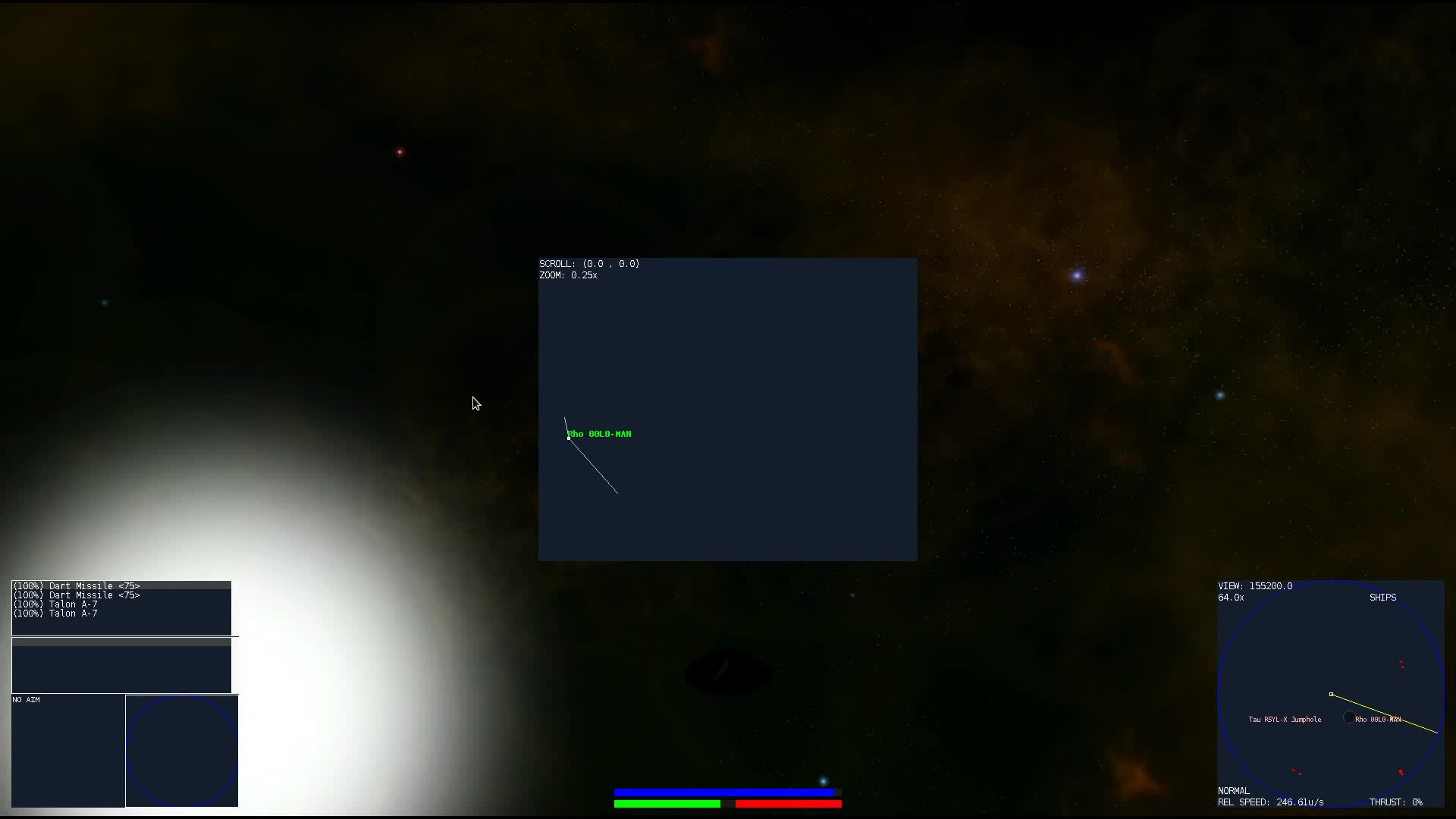The image size is (1456, 819).
Task: Toggle the NO AIM indicator
Action: [26, 699]
